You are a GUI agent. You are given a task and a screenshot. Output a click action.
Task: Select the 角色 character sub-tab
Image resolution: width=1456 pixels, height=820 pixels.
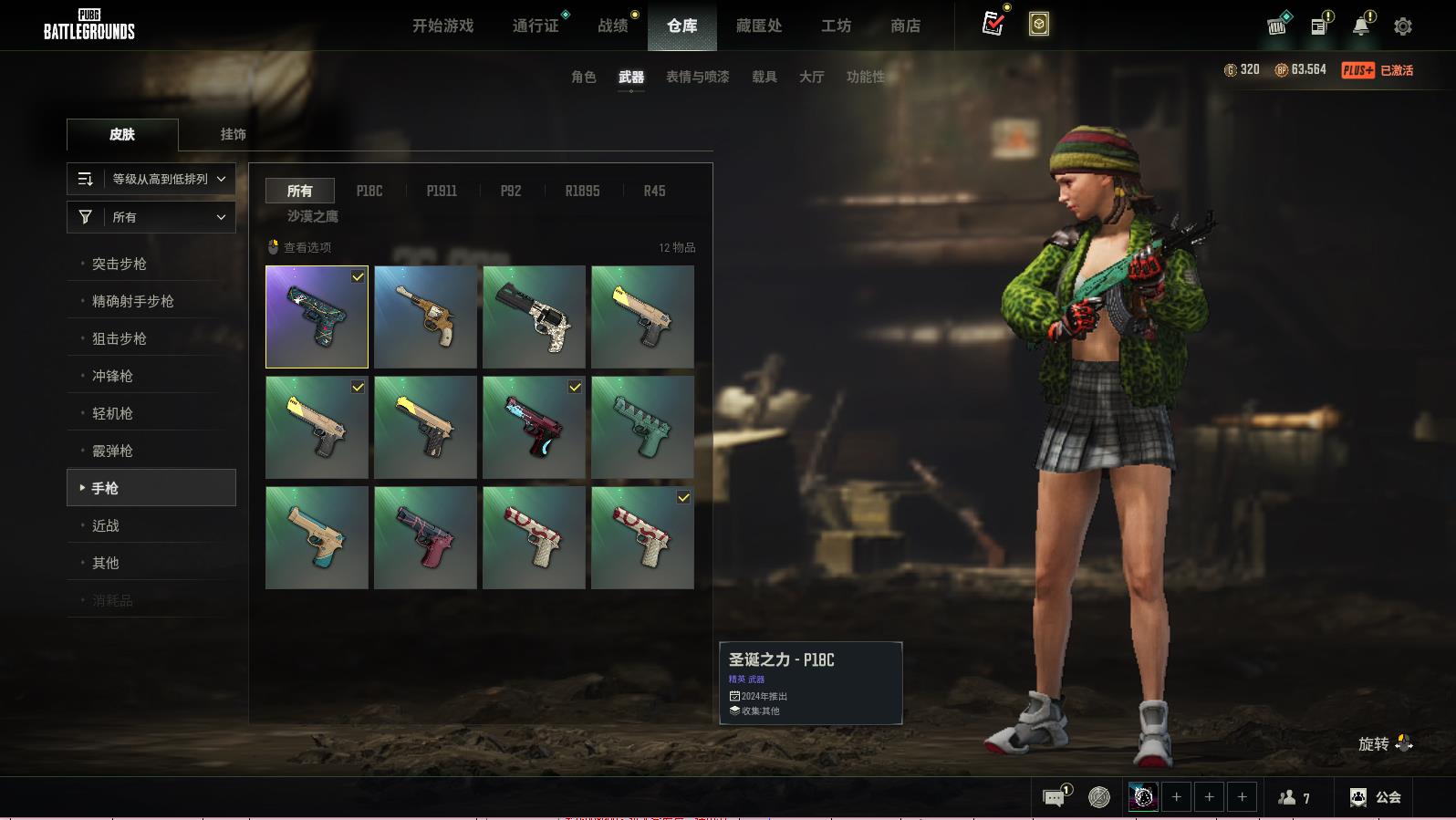coord(583,77)
